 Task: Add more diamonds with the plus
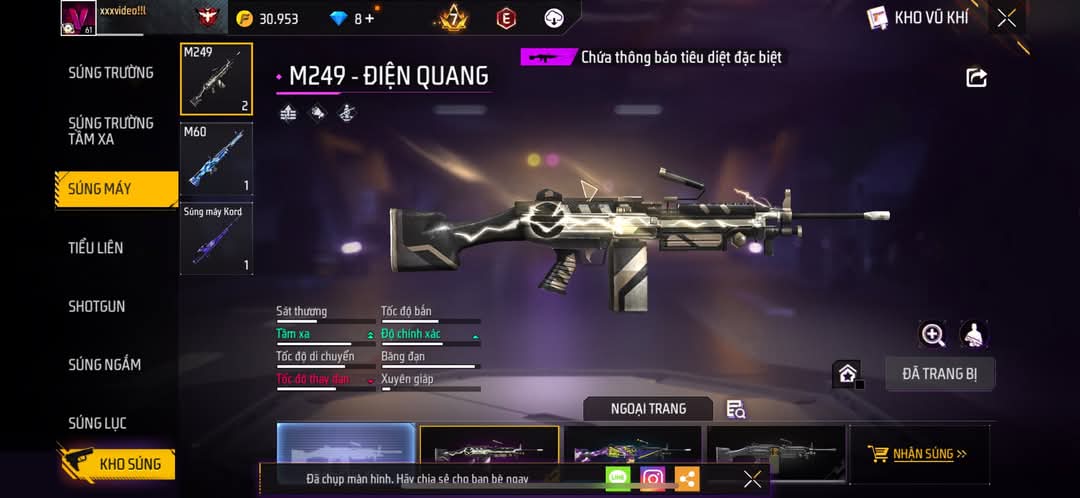[x=370, y=19]
